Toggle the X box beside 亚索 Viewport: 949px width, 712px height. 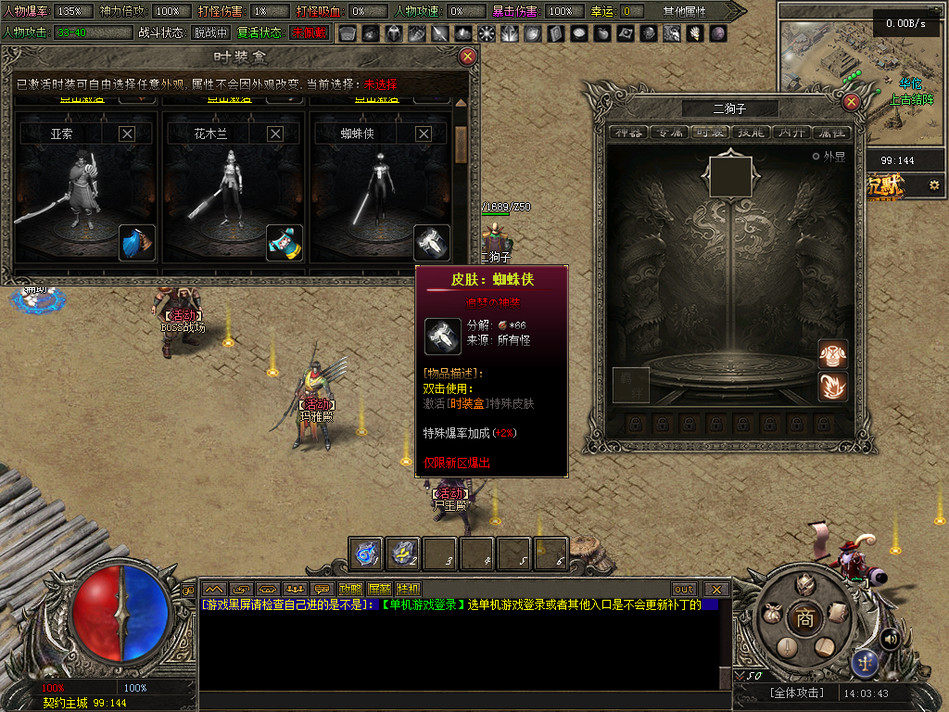coord(128,134)
